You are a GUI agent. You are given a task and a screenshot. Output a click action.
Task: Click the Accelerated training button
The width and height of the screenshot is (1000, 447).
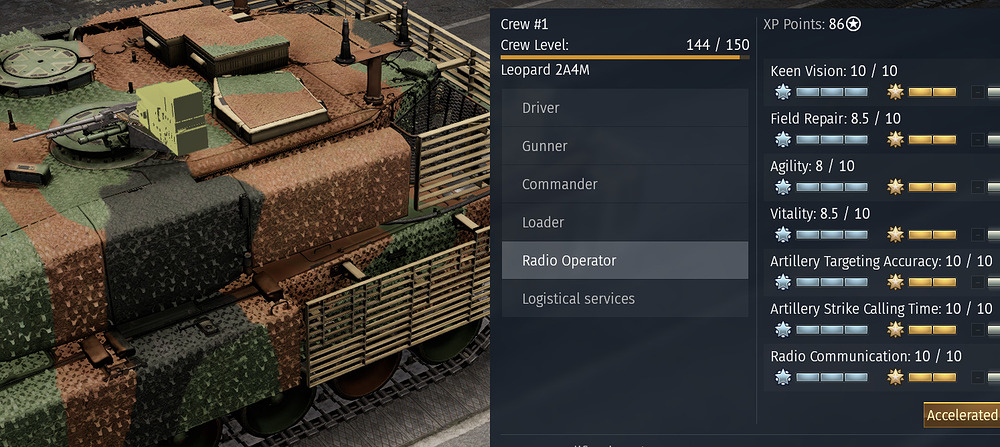962,415
